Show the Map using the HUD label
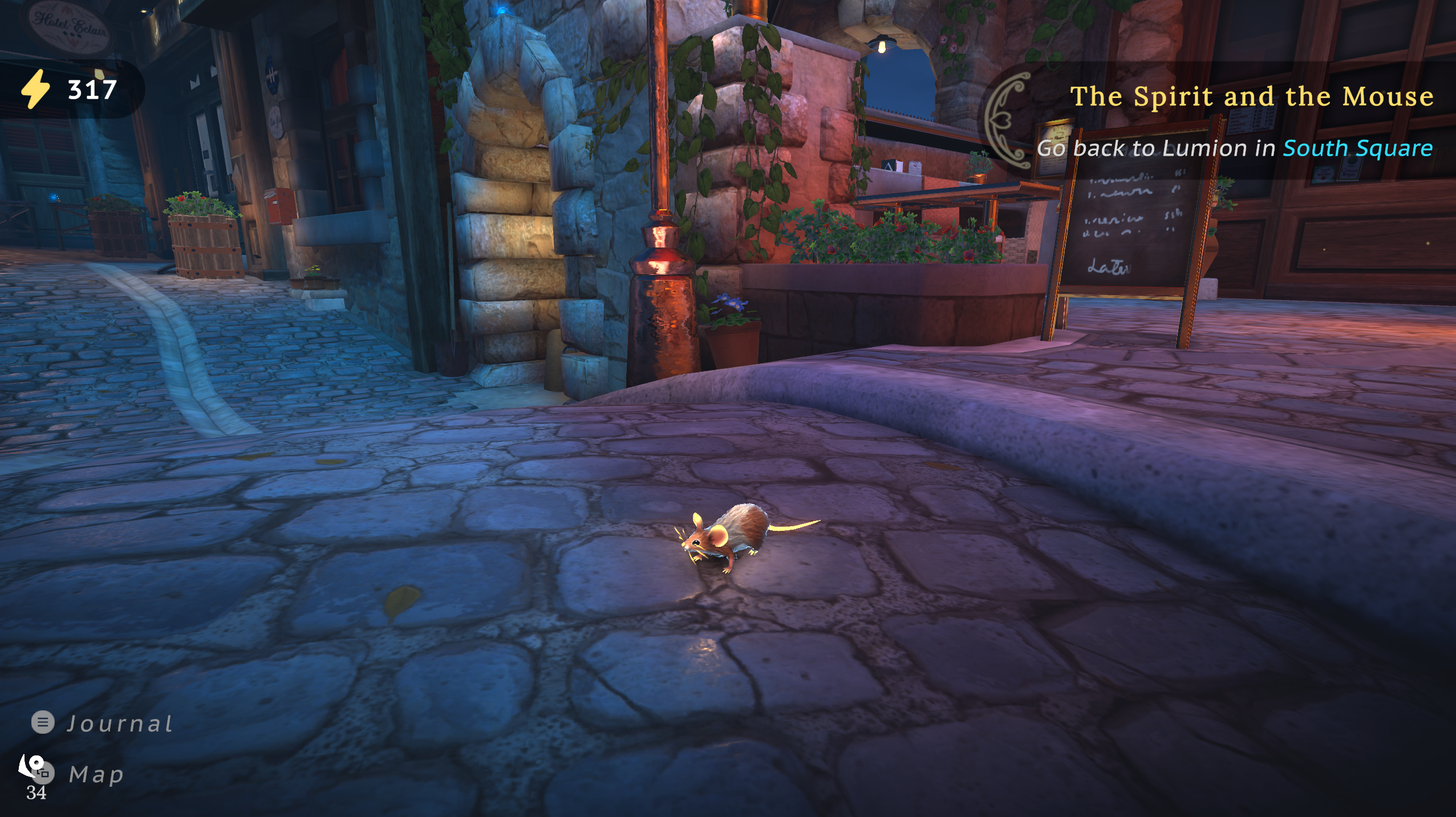 (x=96, y=774)
